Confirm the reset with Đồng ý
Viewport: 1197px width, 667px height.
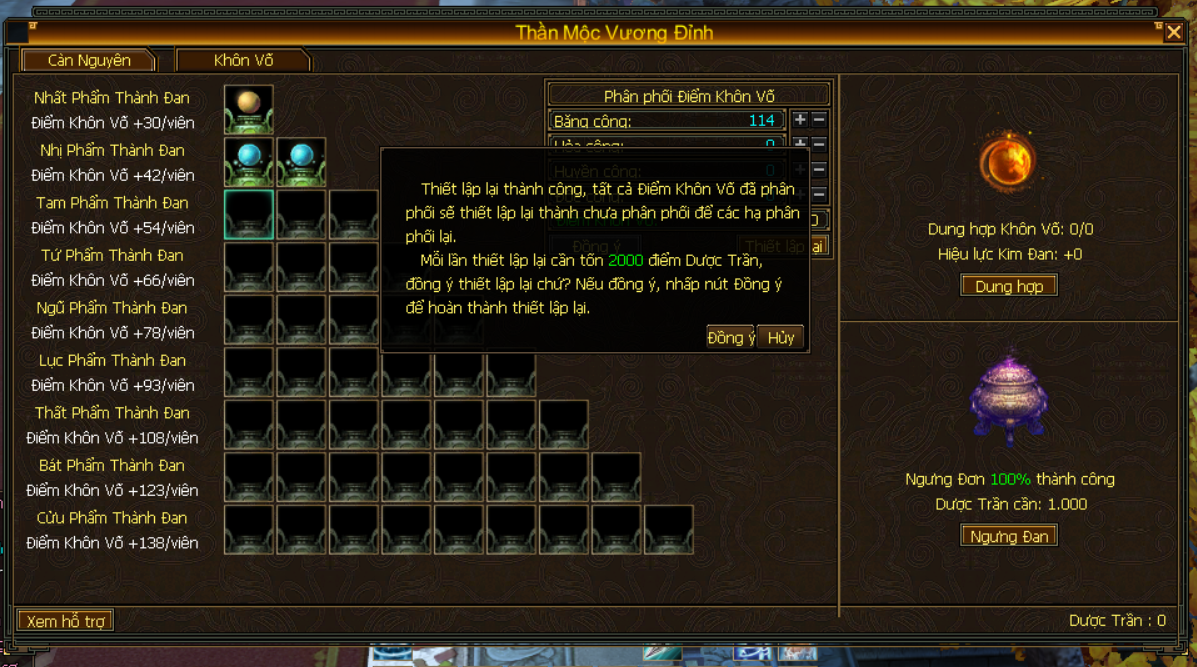point(731,338)
